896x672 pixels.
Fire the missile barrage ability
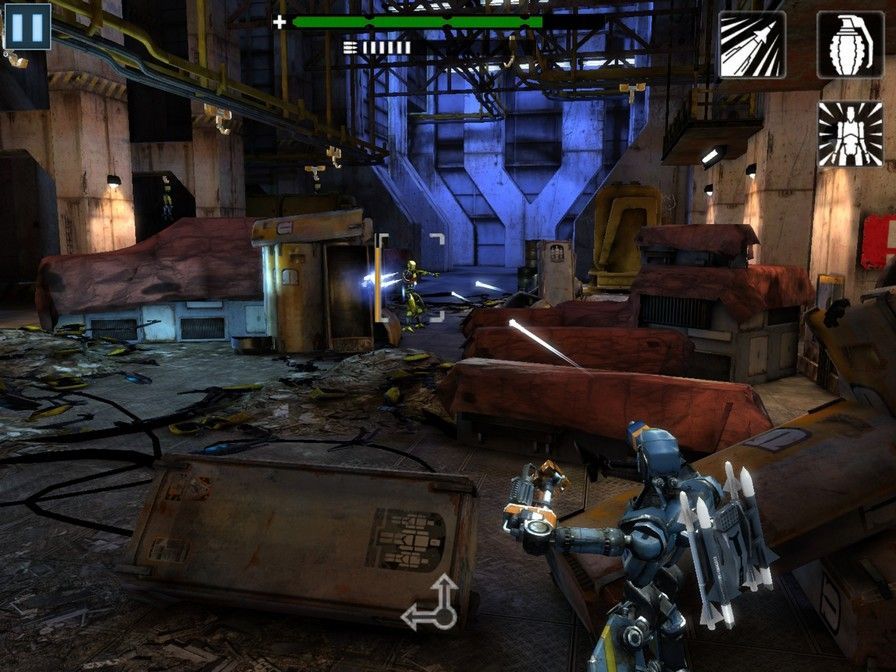[x=752, y=44]
